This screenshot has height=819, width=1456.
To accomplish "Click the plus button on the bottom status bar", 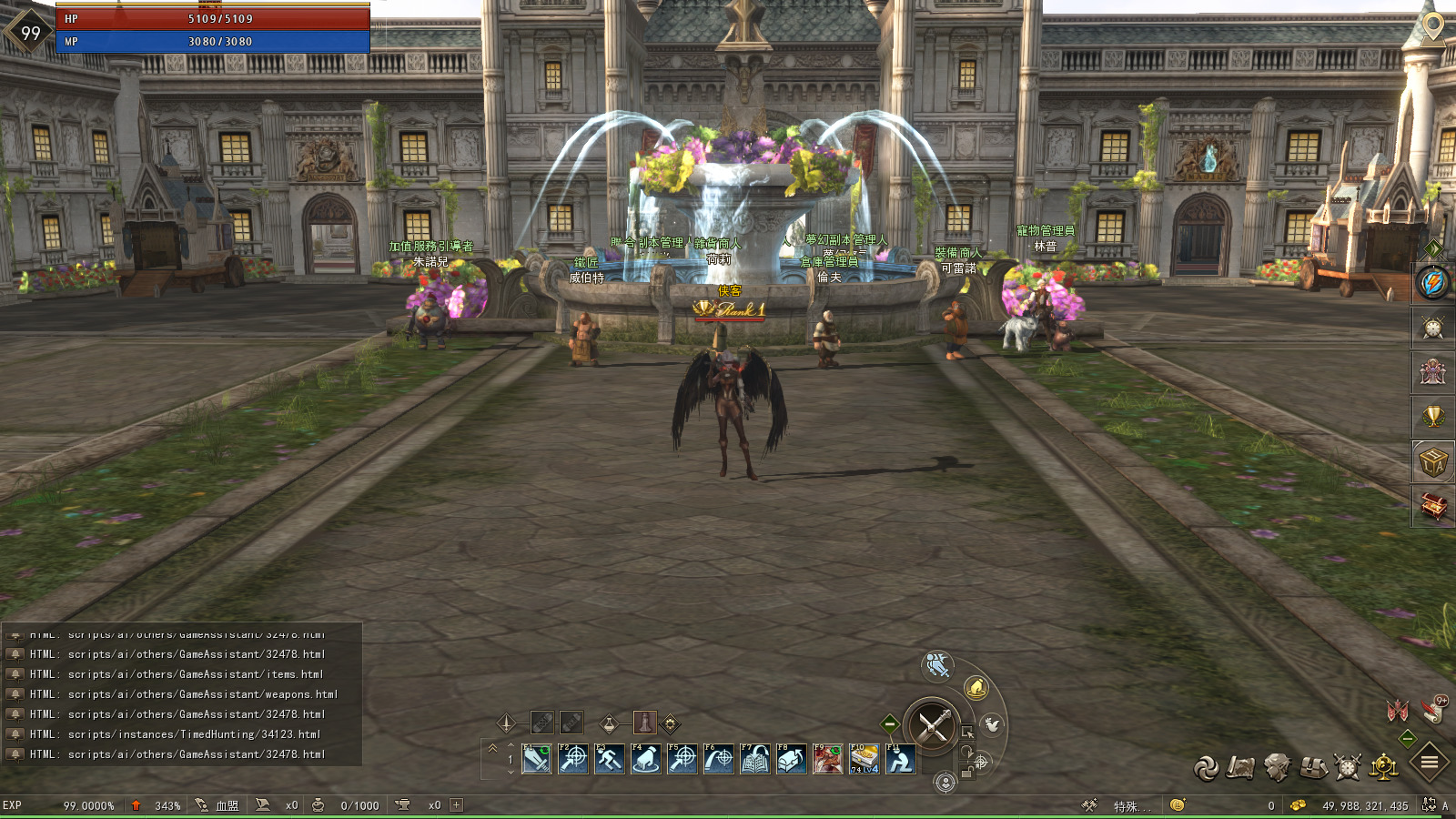I will pos(457,805).
